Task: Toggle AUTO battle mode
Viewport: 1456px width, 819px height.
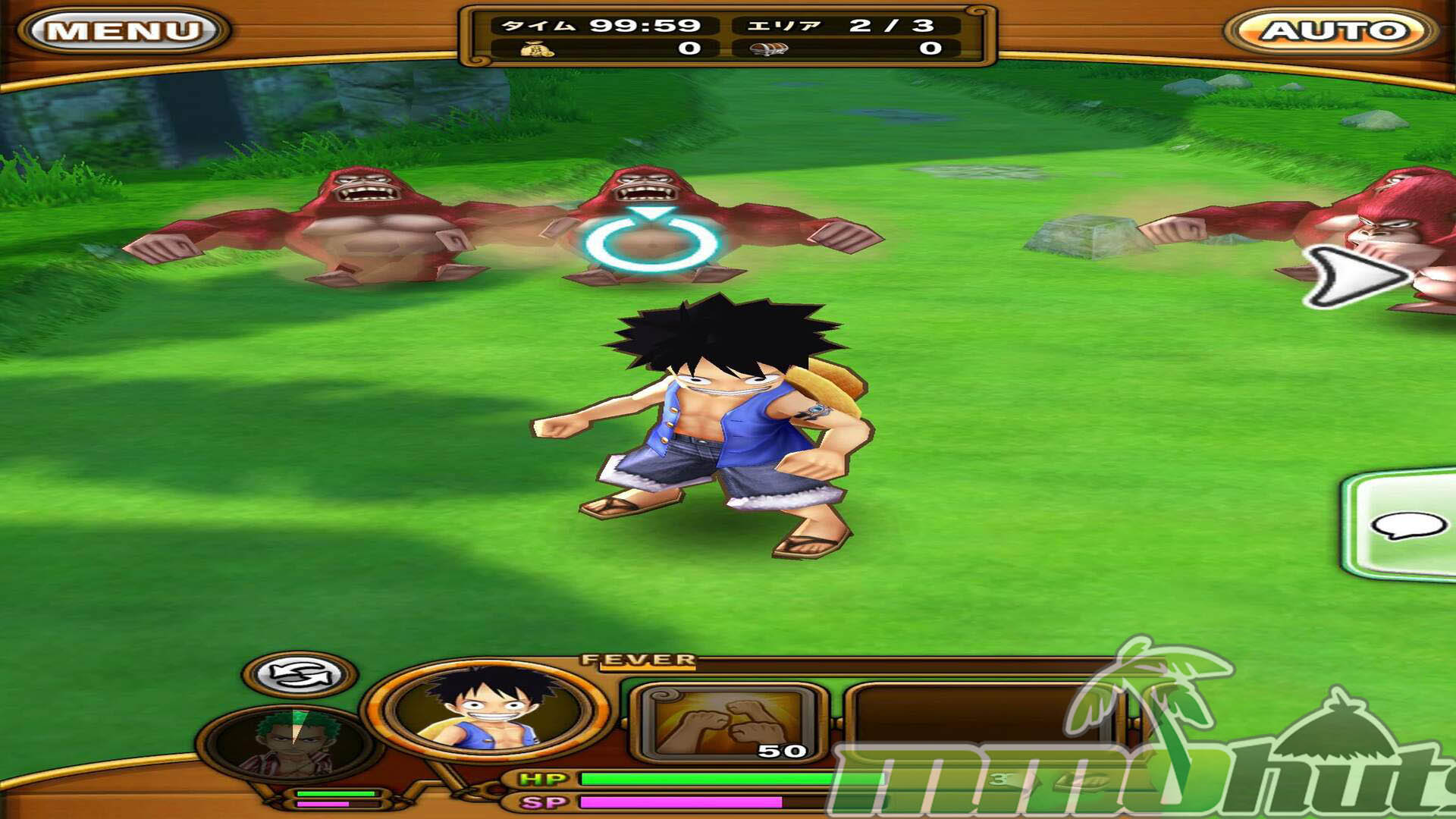Action: click(x=1333, y=31)
